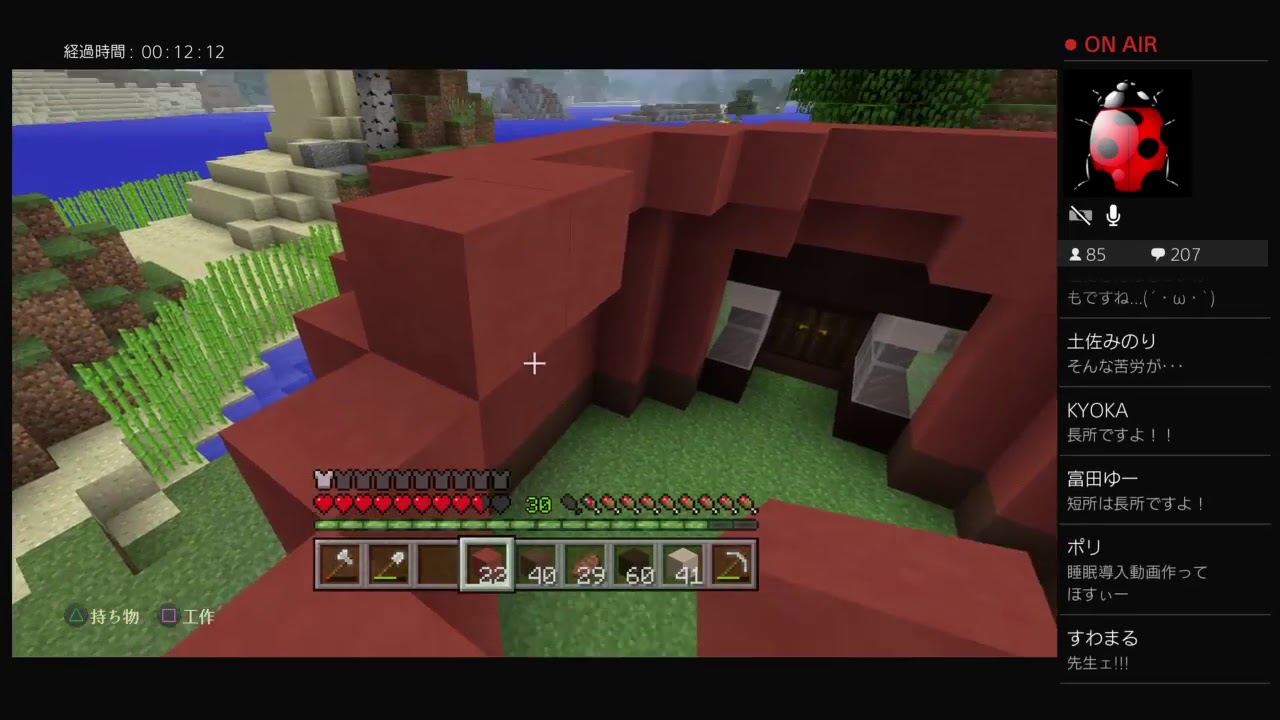This screenshot has width=1280, height=720.
Task: Select the highlighted red terracotta slot
Action: click(486, 564)
